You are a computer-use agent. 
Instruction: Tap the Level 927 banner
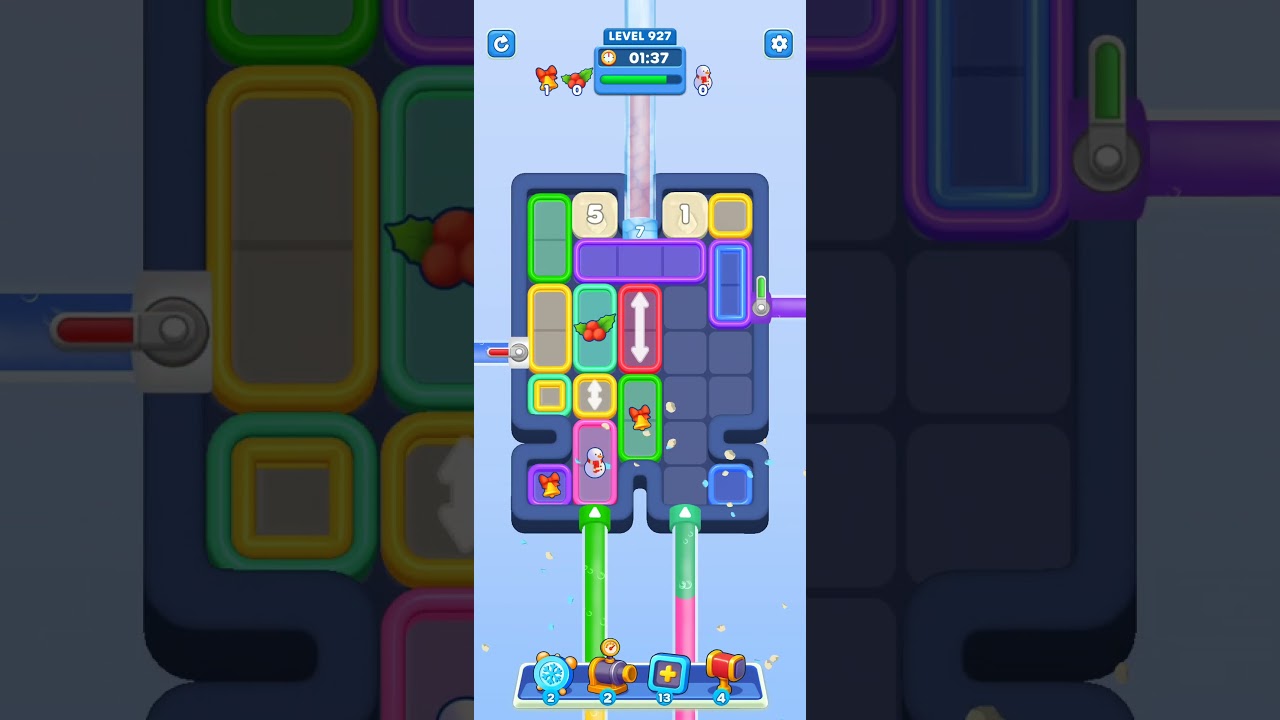click(639, 36)
